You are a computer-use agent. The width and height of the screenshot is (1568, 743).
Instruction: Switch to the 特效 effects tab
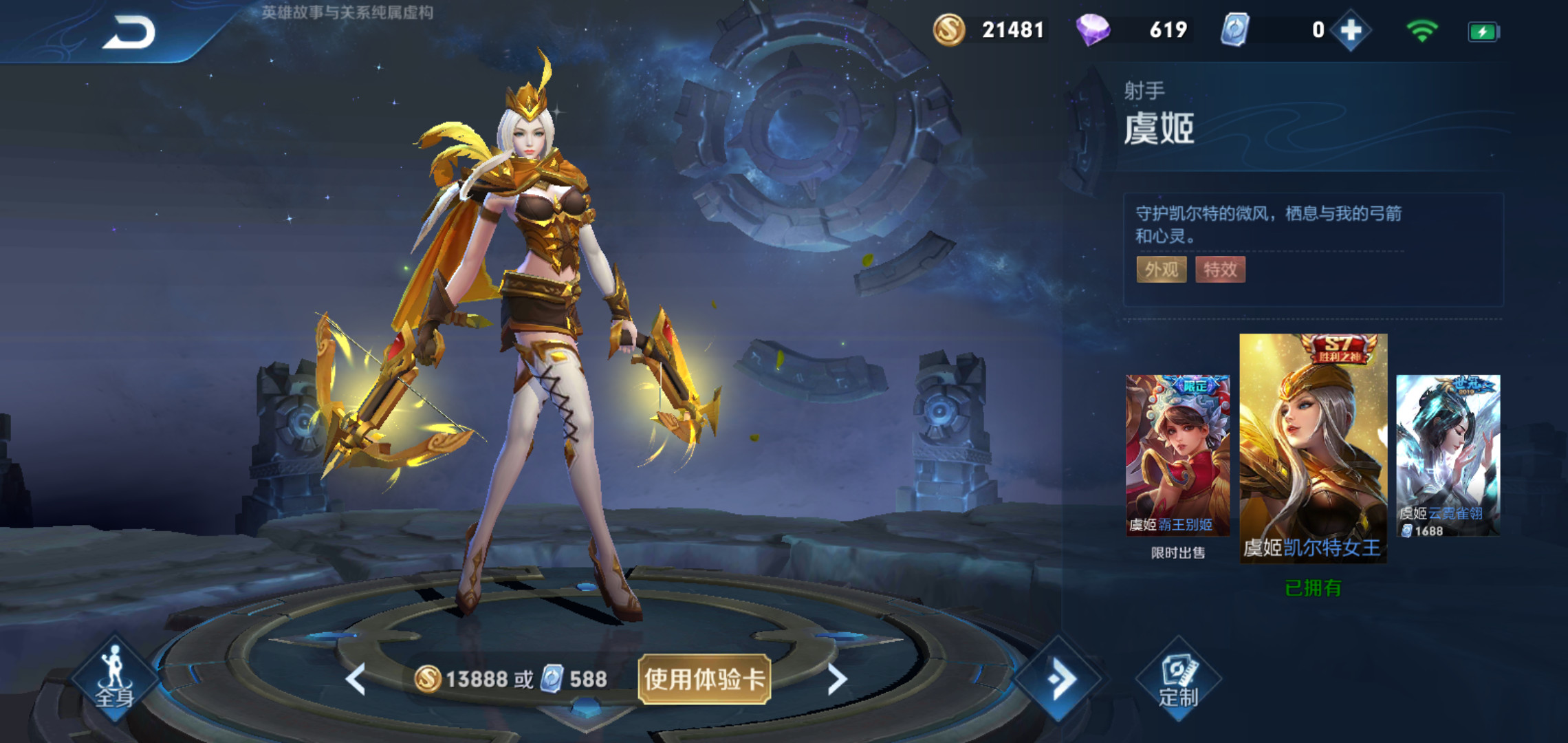point(1221,270)
